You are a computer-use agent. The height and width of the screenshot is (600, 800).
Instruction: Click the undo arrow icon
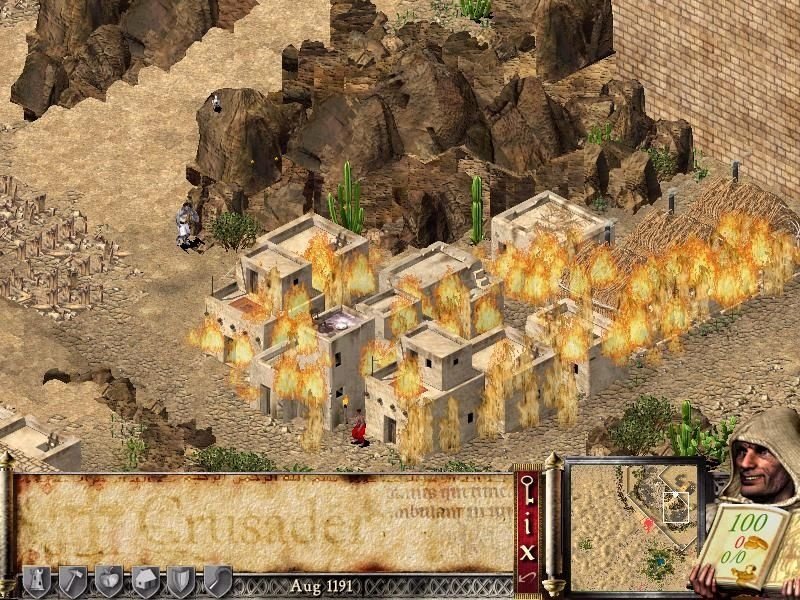tap(527, 577)
